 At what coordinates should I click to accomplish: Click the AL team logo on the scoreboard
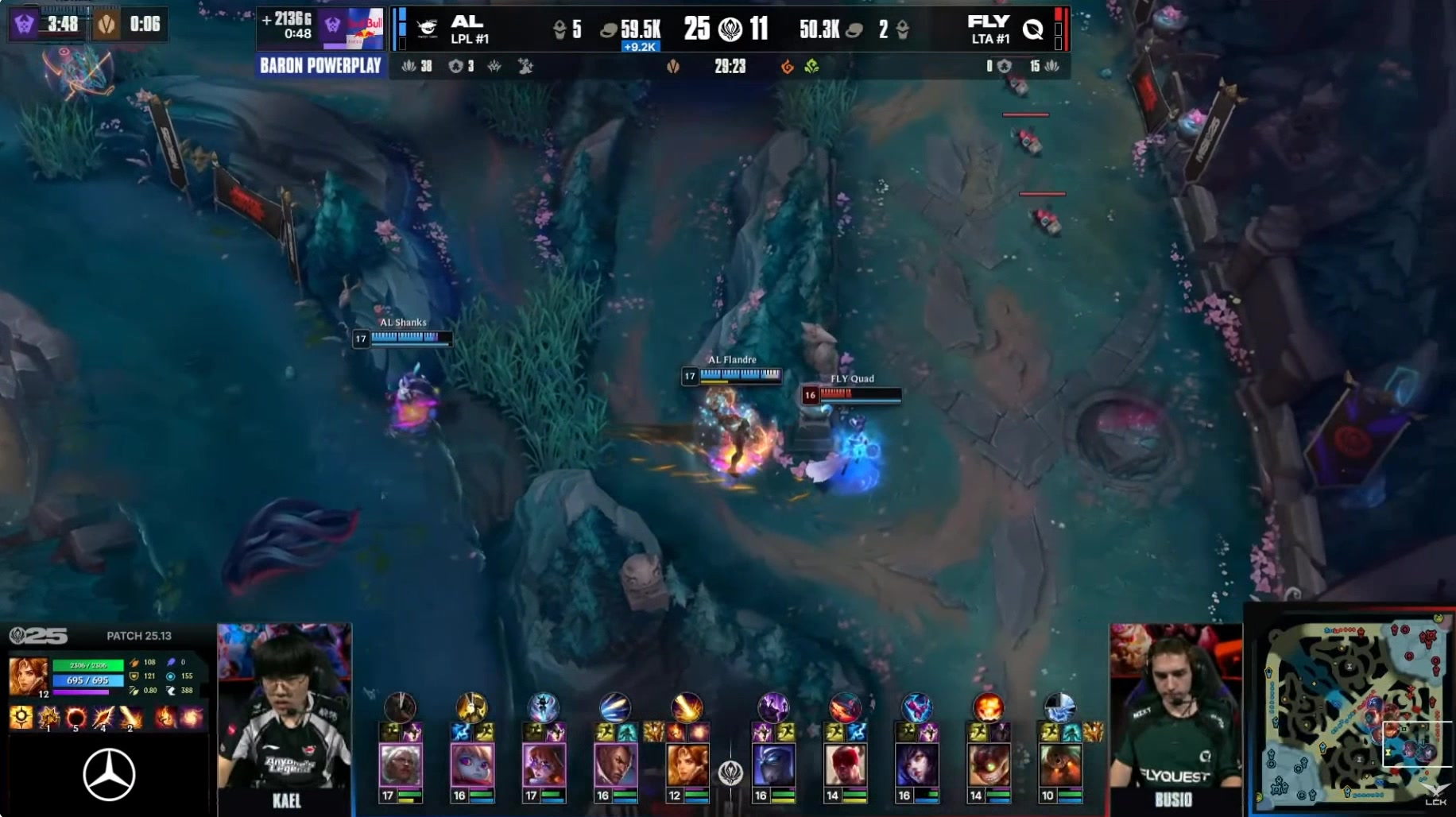428,29
